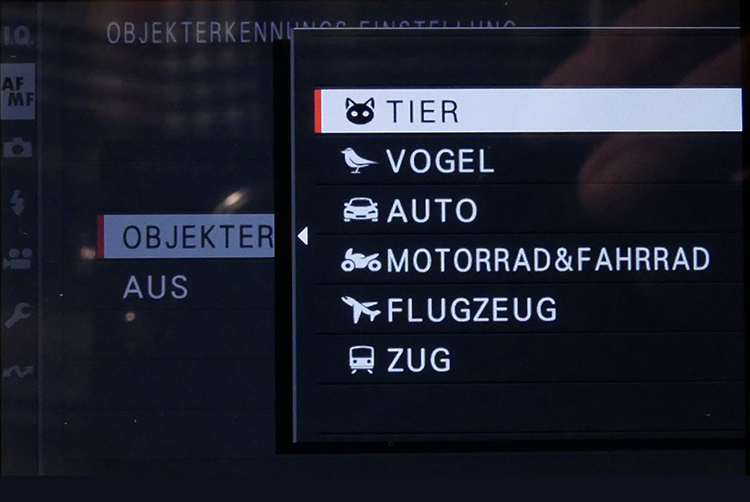Open the wrench setup tab
Viewport: 750px width, 502px height.
[x=17, y=315]
